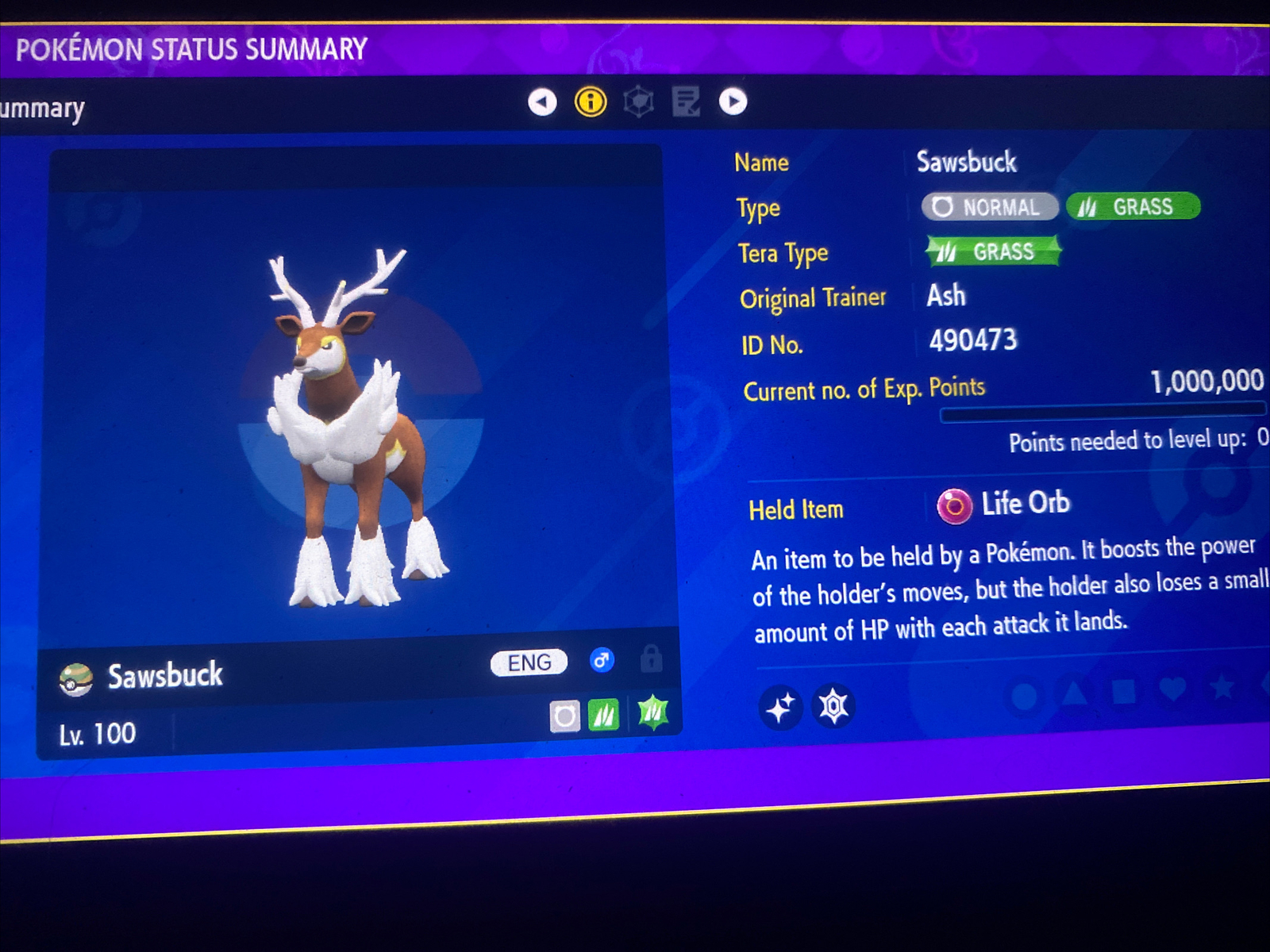
Task: Click the male gender symbol
Action: (602, 662)
